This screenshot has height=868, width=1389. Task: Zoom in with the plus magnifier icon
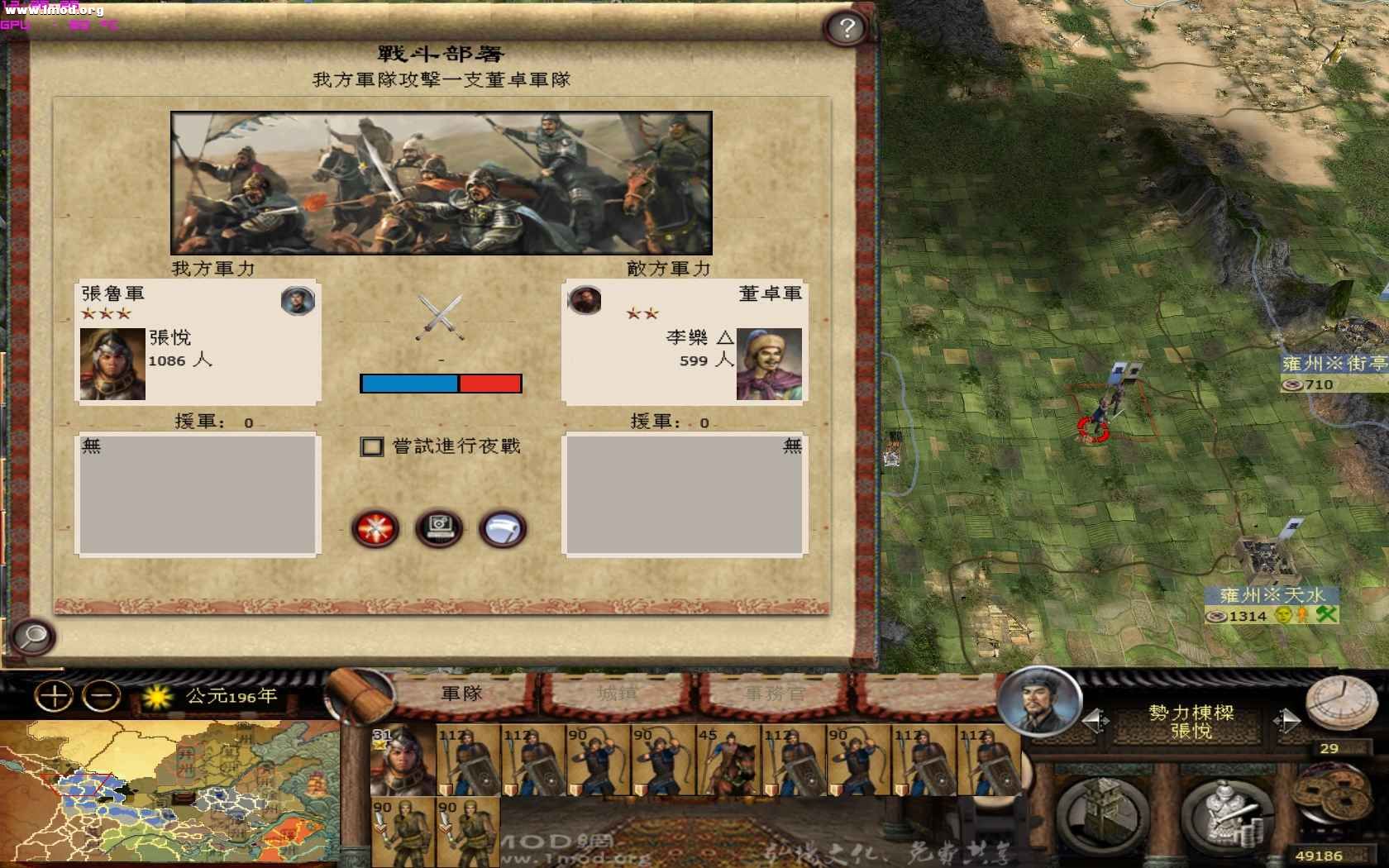[x=55, y=695]
